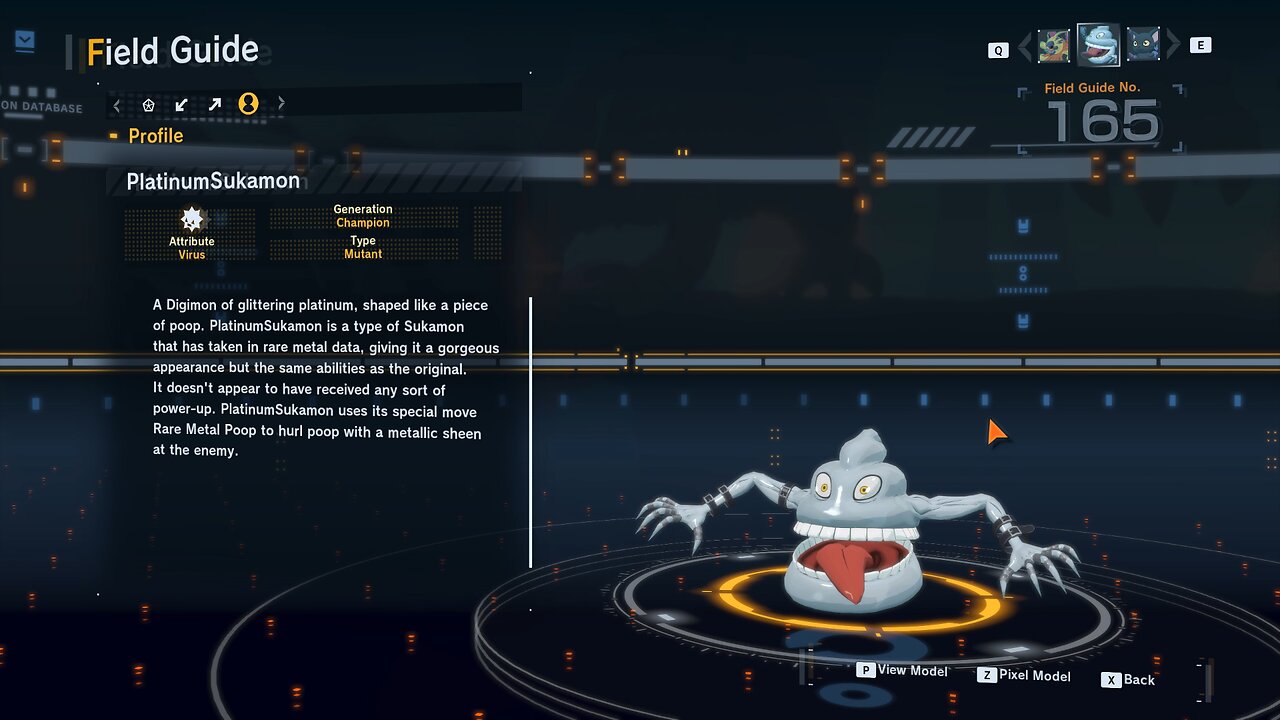This screenshot has height=720, width=1280.
Task: Click the right chevron beside the tab icons
Action: pos(281,103)
